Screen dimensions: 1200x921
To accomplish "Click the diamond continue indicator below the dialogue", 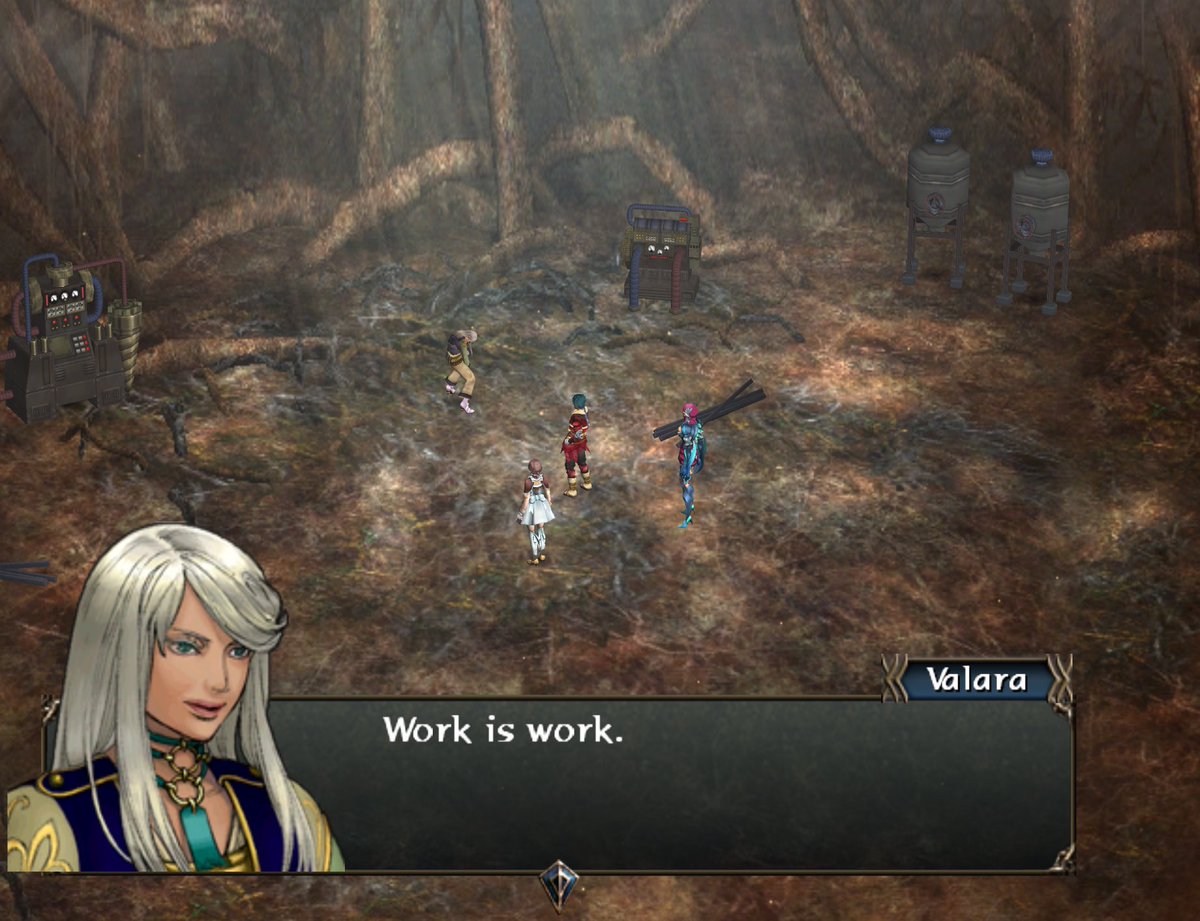I will pos(559,884).
